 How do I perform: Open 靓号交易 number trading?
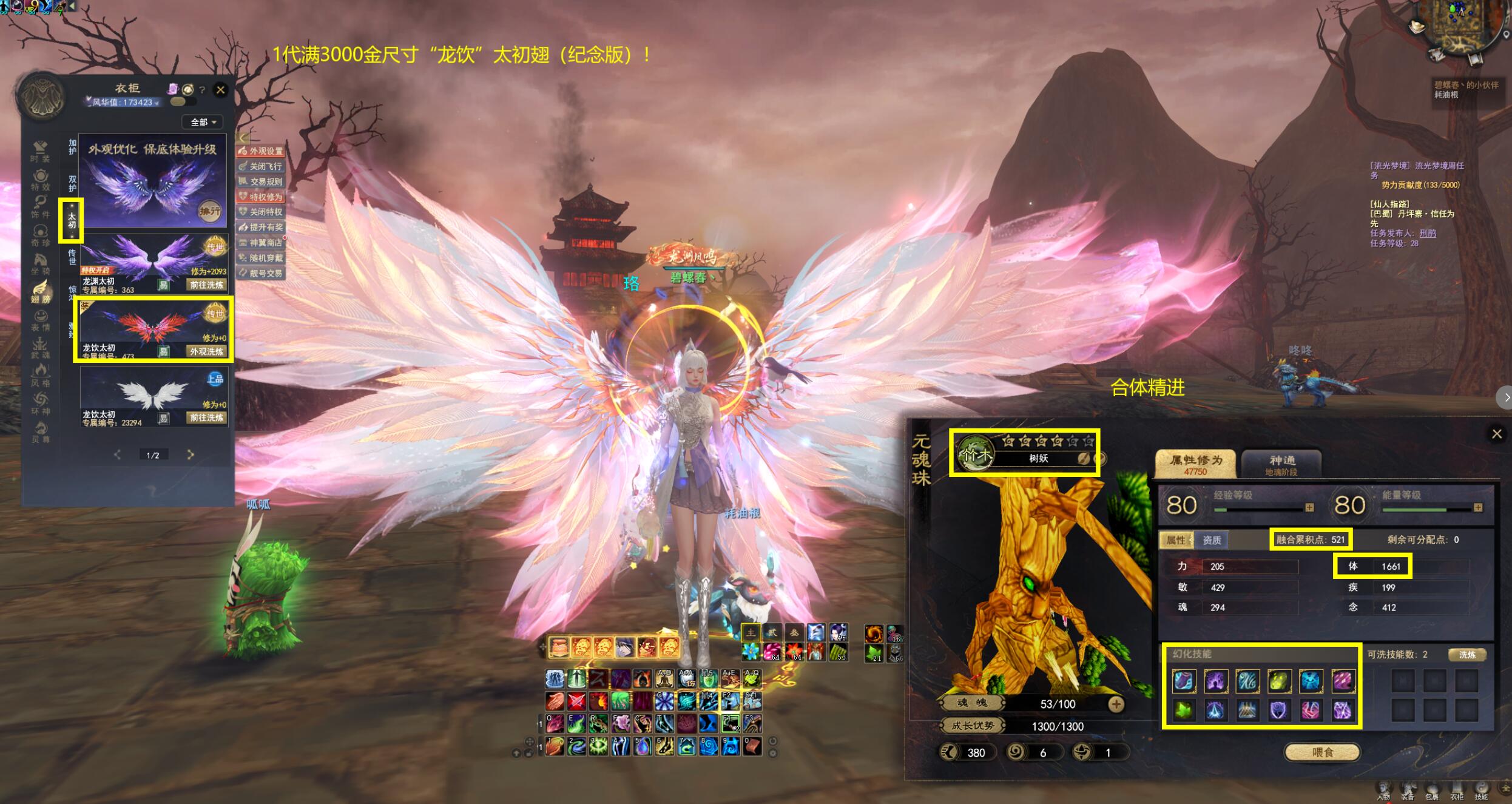pyautogui.click(x=261, y=273)
